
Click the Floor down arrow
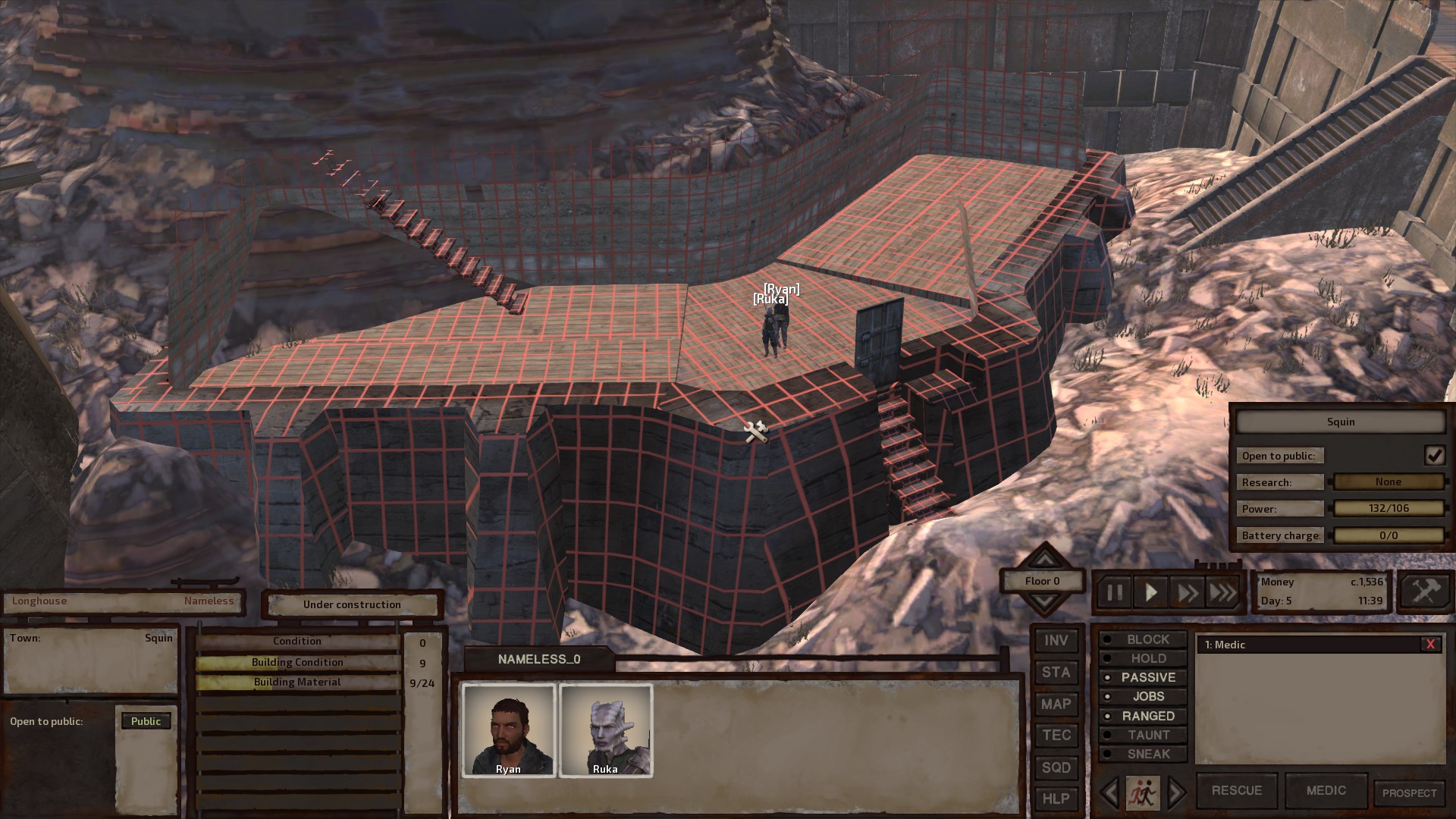click(1044, 601)
